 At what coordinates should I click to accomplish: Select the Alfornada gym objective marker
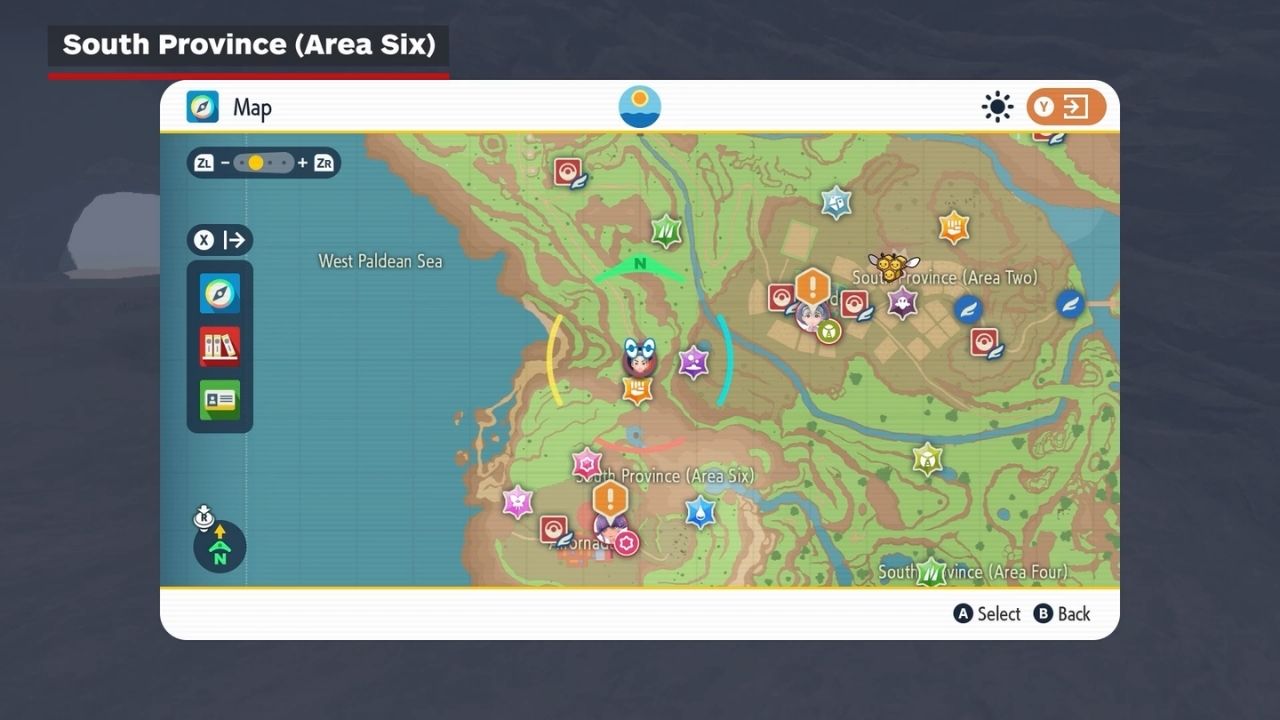[610, 499]
